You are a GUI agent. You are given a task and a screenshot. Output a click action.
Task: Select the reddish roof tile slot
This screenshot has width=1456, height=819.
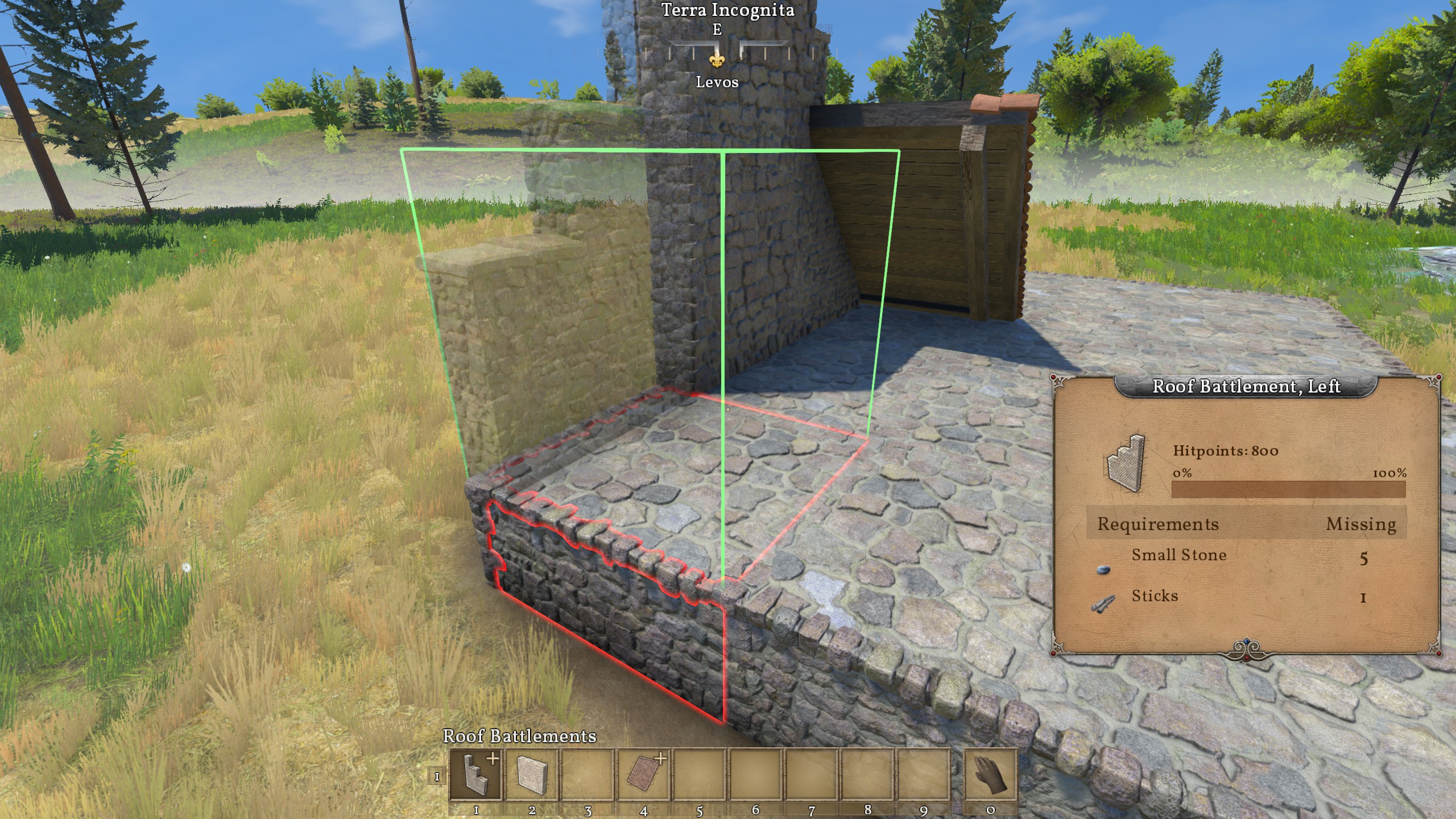[x=643, y=775]
